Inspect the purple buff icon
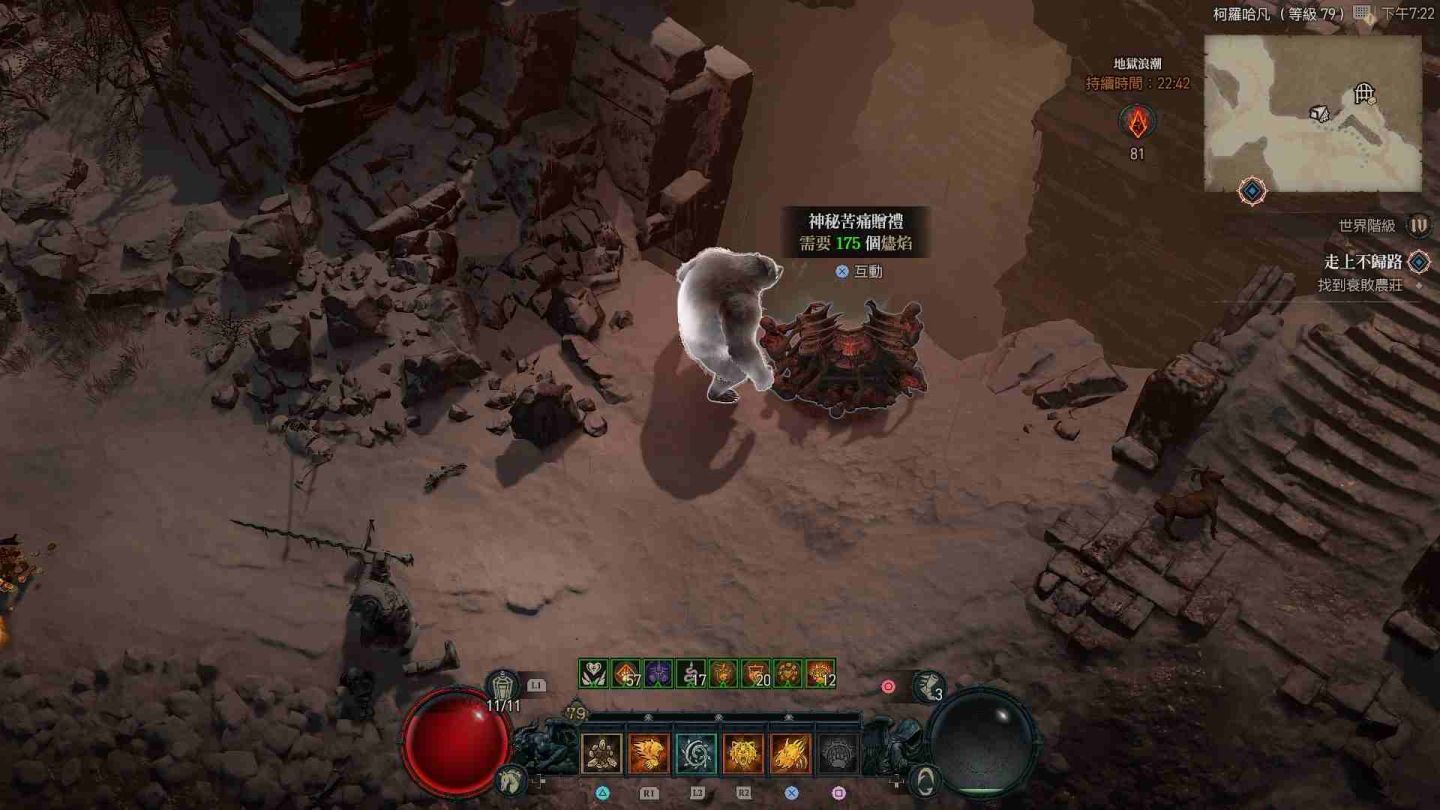 point(657,673)
